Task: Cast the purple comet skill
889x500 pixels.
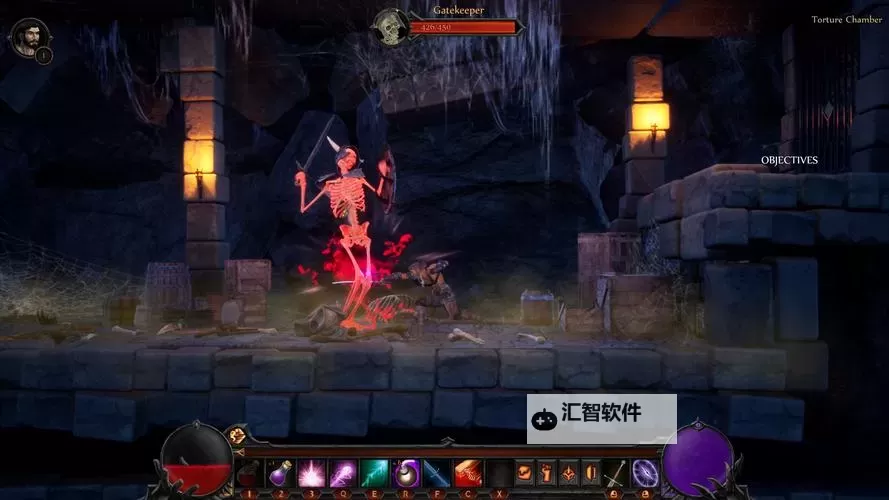Action: pyautogui.click(x=343, y=473)
